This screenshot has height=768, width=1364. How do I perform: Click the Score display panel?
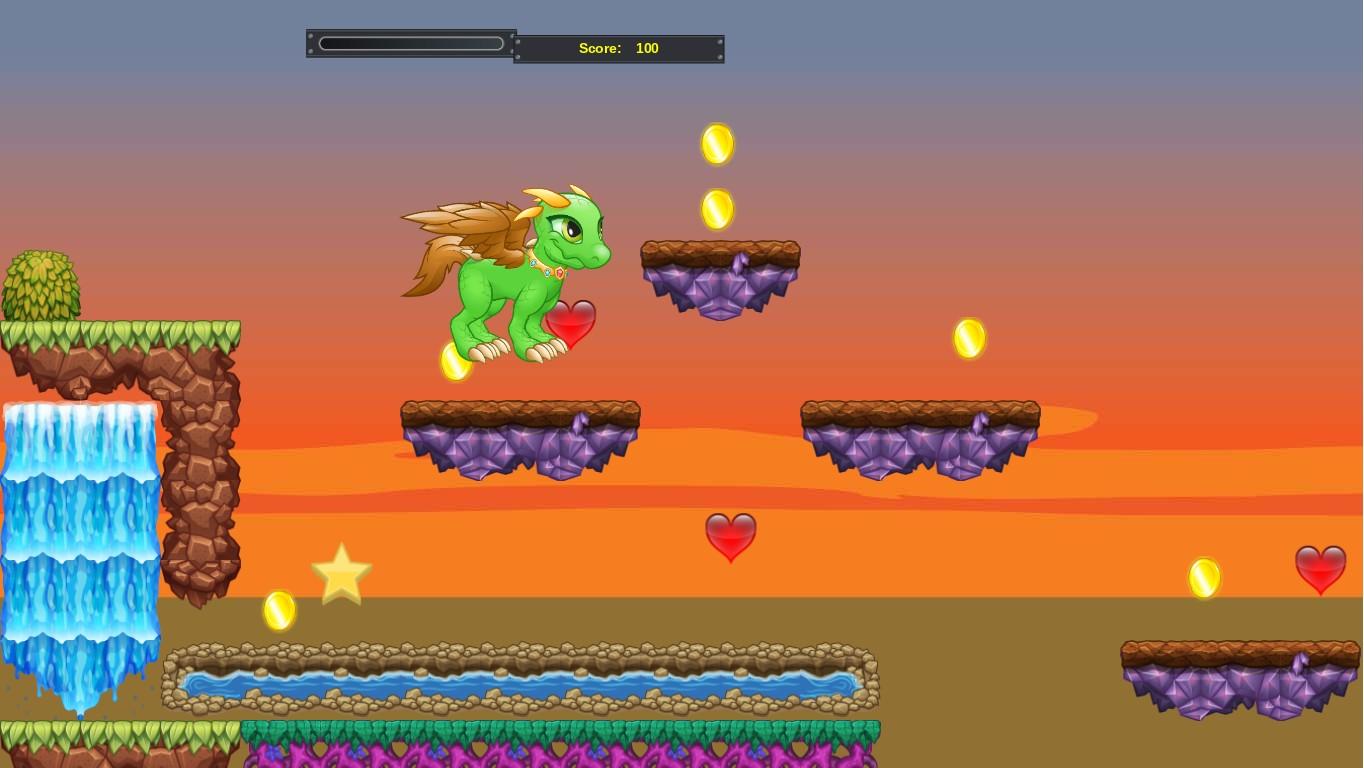(618, 48)
